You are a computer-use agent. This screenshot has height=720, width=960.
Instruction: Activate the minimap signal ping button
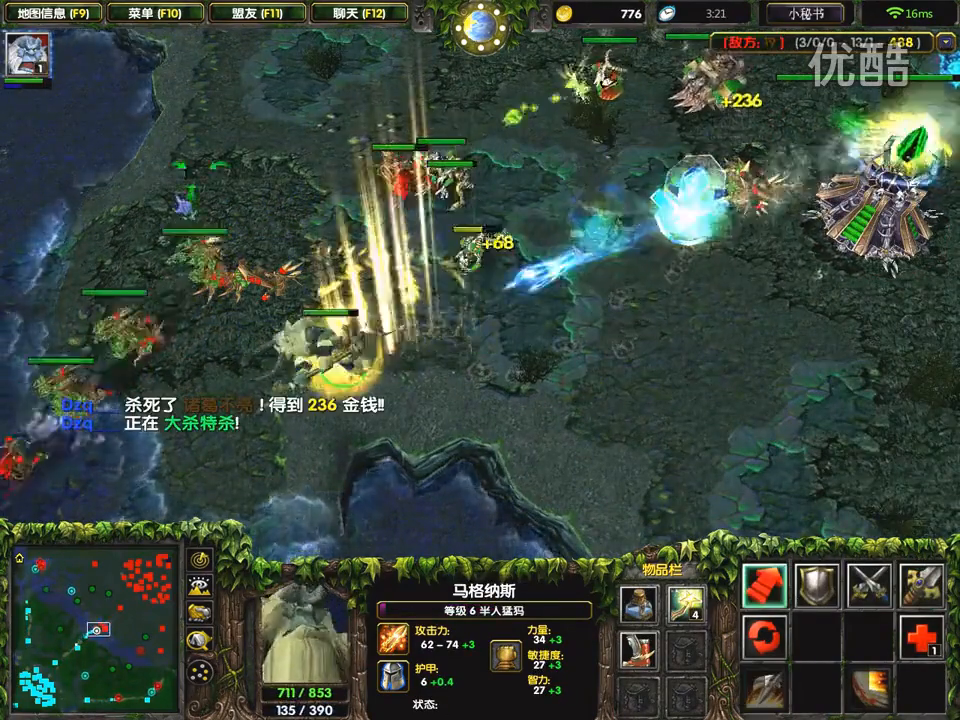click(x=200, y=560)
